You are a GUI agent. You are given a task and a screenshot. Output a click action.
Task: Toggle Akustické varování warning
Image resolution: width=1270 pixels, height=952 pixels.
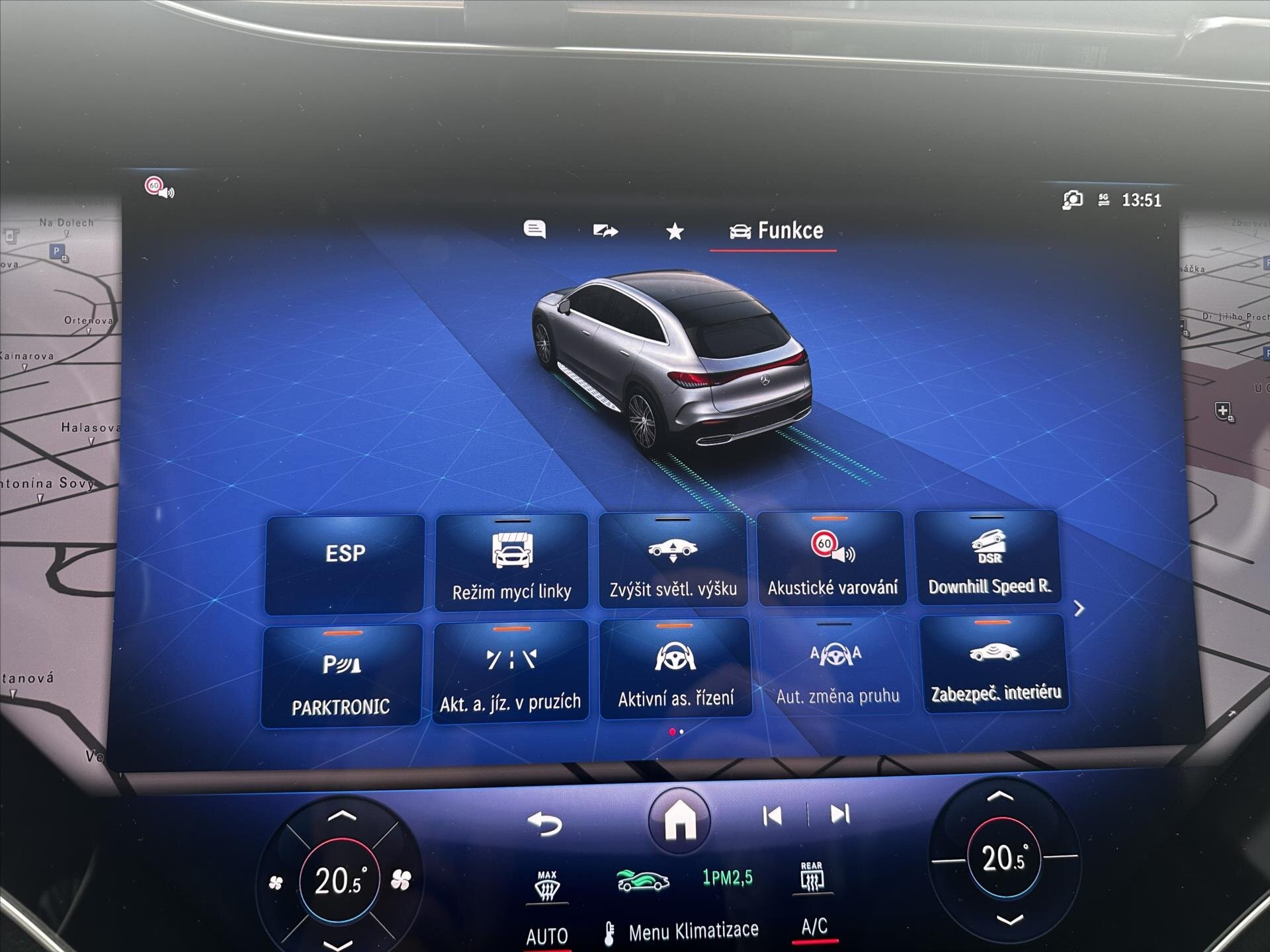point(832,562)
